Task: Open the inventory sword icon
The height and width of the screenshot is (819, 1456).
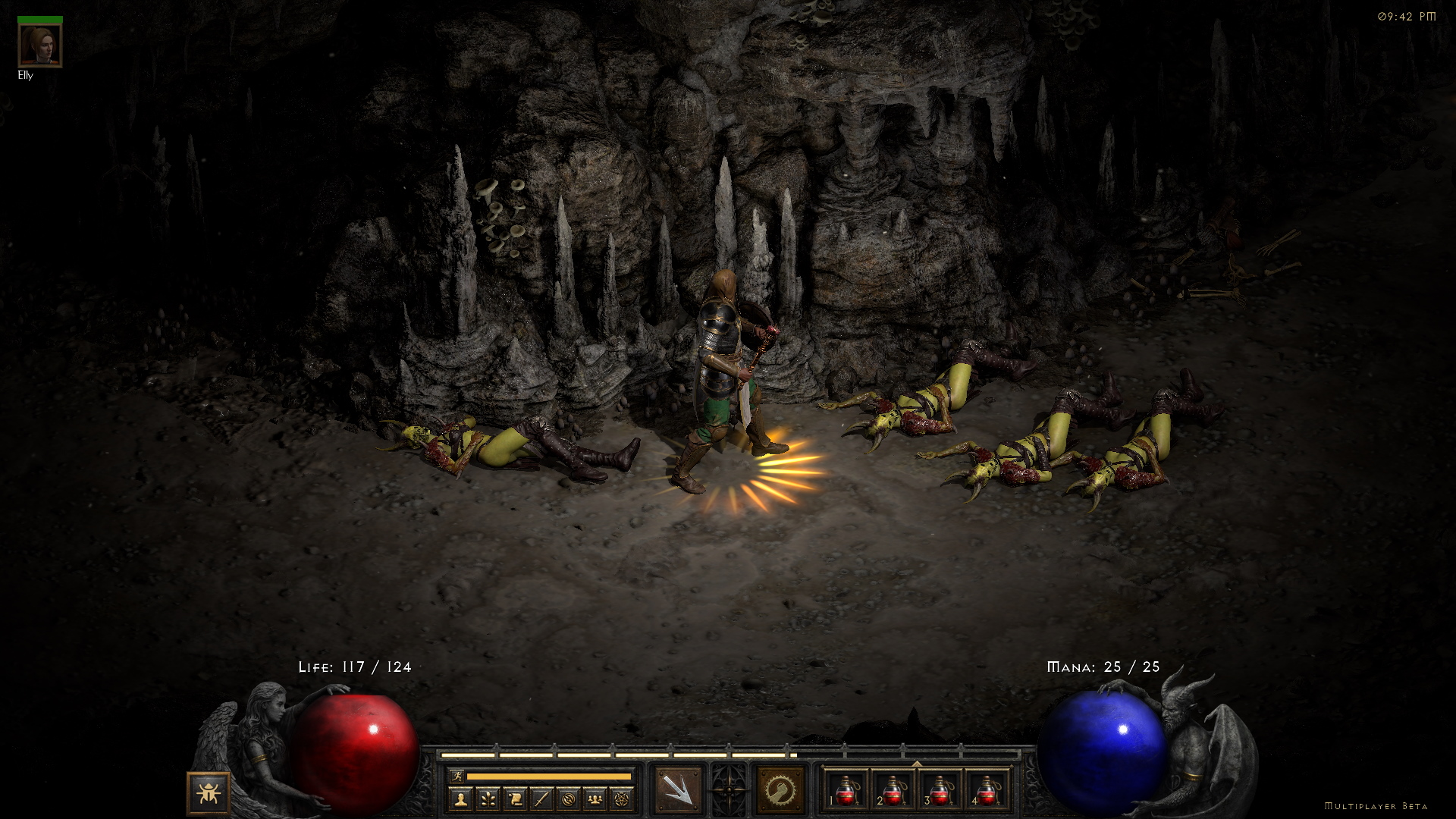Action: (541, 799)
